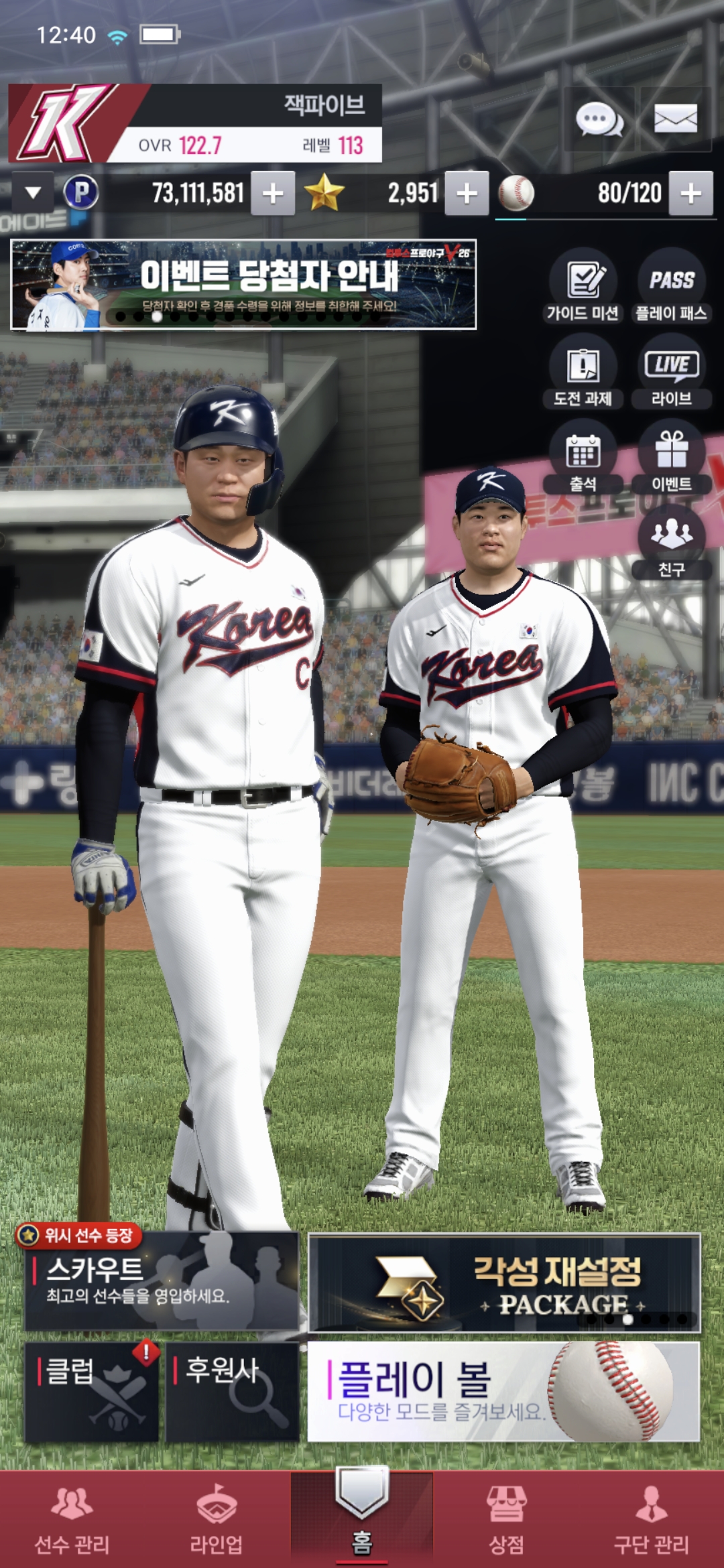Start Play Ball (플레이 볼) modes
This screenshot has height=1568, width=724.
coord(503,1392)
